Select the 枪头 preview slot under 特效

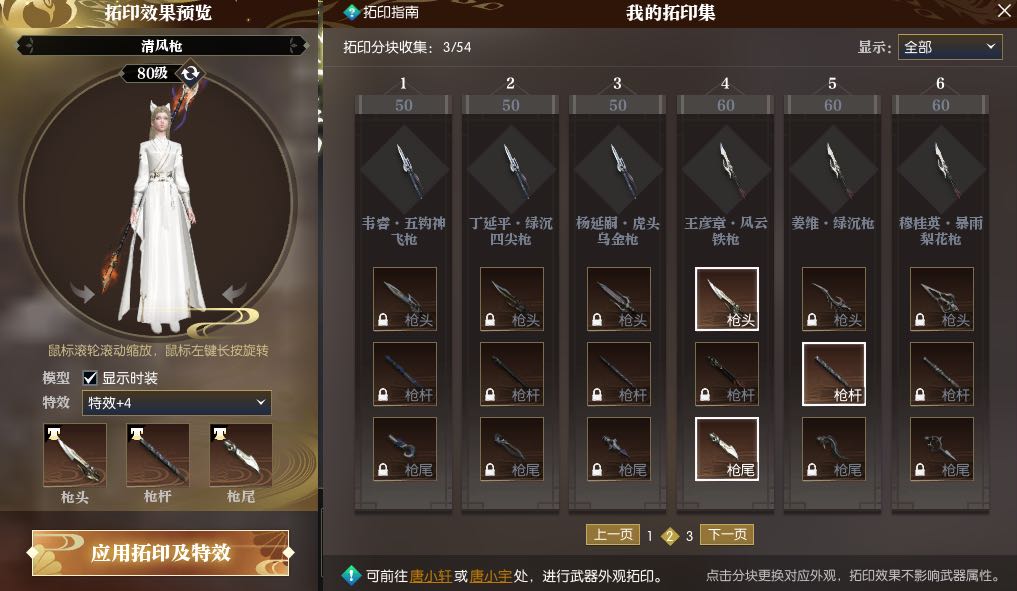tap(75, 455)
